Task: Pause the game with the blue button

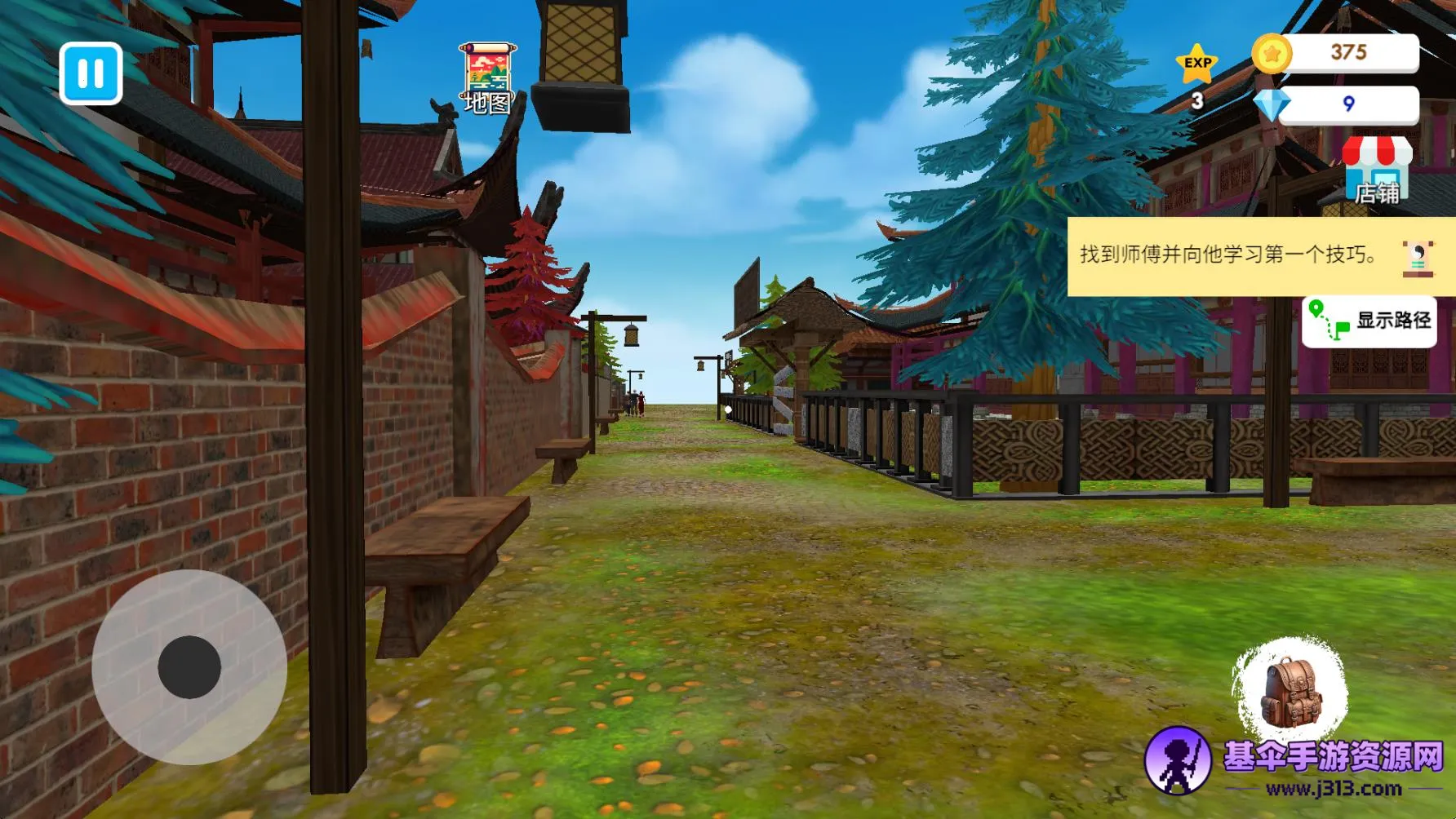Action: (91, 73)
